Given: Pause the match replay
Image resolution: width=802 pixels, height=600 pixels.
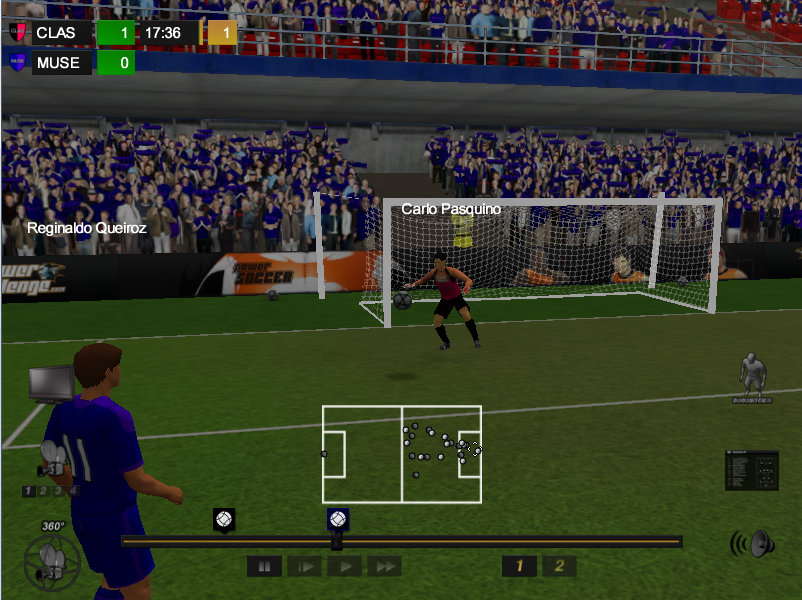Looking at the screenshot, I should (264, 567).
